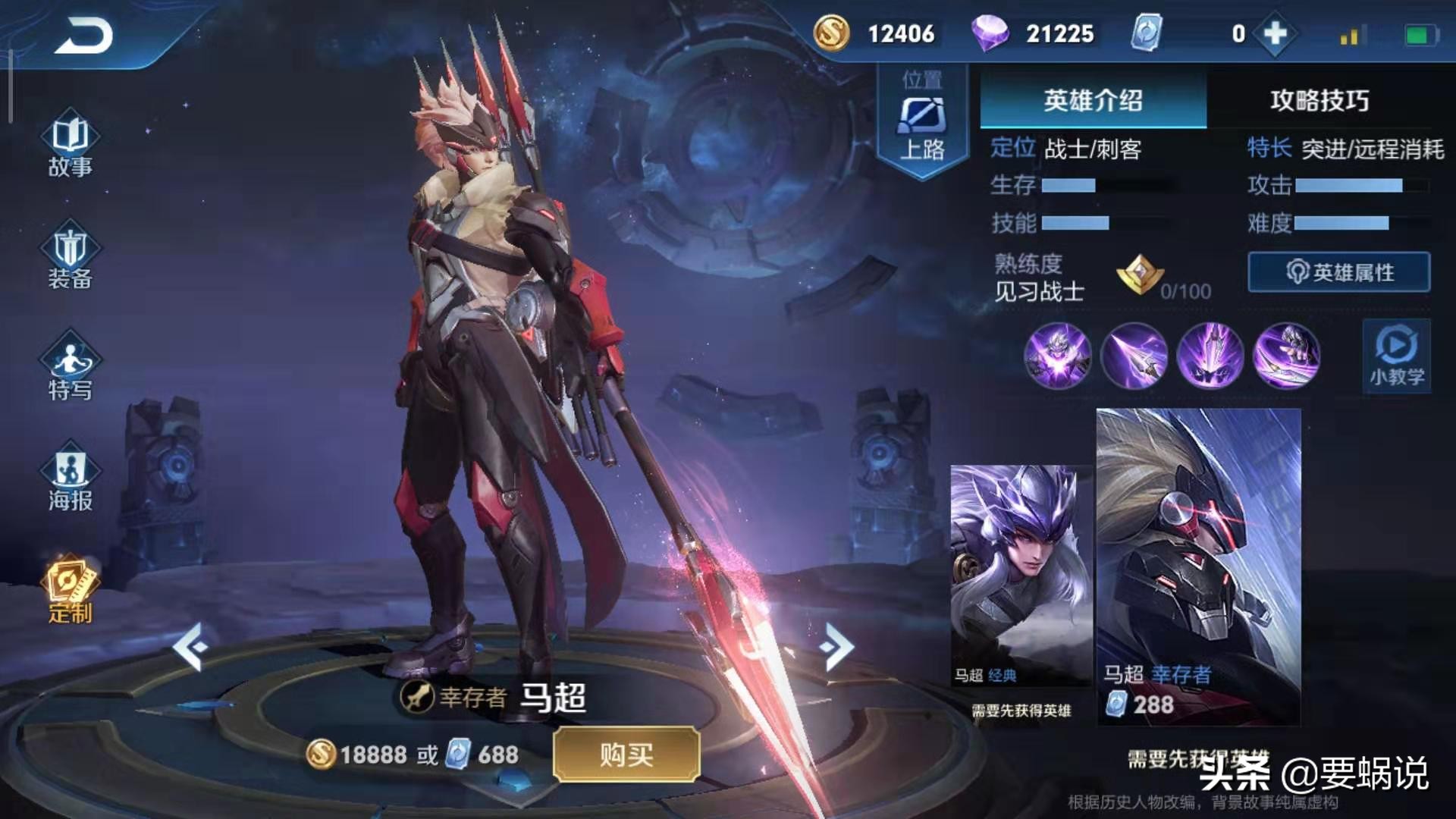Viewport: 1456px width, 819px height.
Task: Select the 特写 (Close-up) sidebar icon
Action: tap(71, 364)
